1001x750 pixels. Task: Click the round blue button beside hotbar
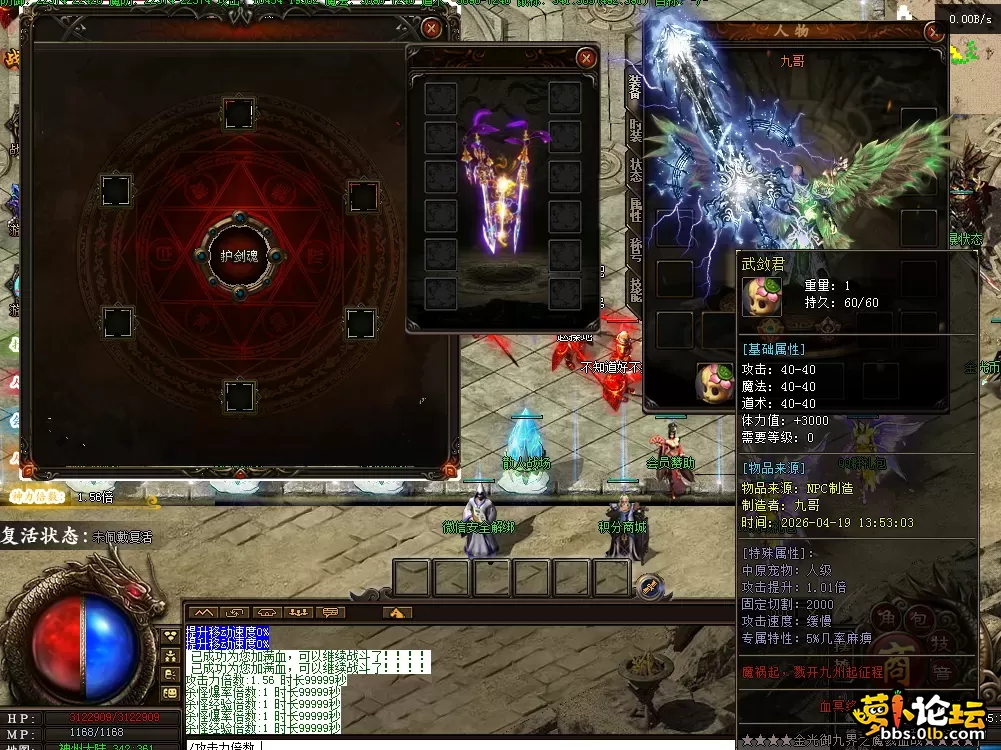649,584
